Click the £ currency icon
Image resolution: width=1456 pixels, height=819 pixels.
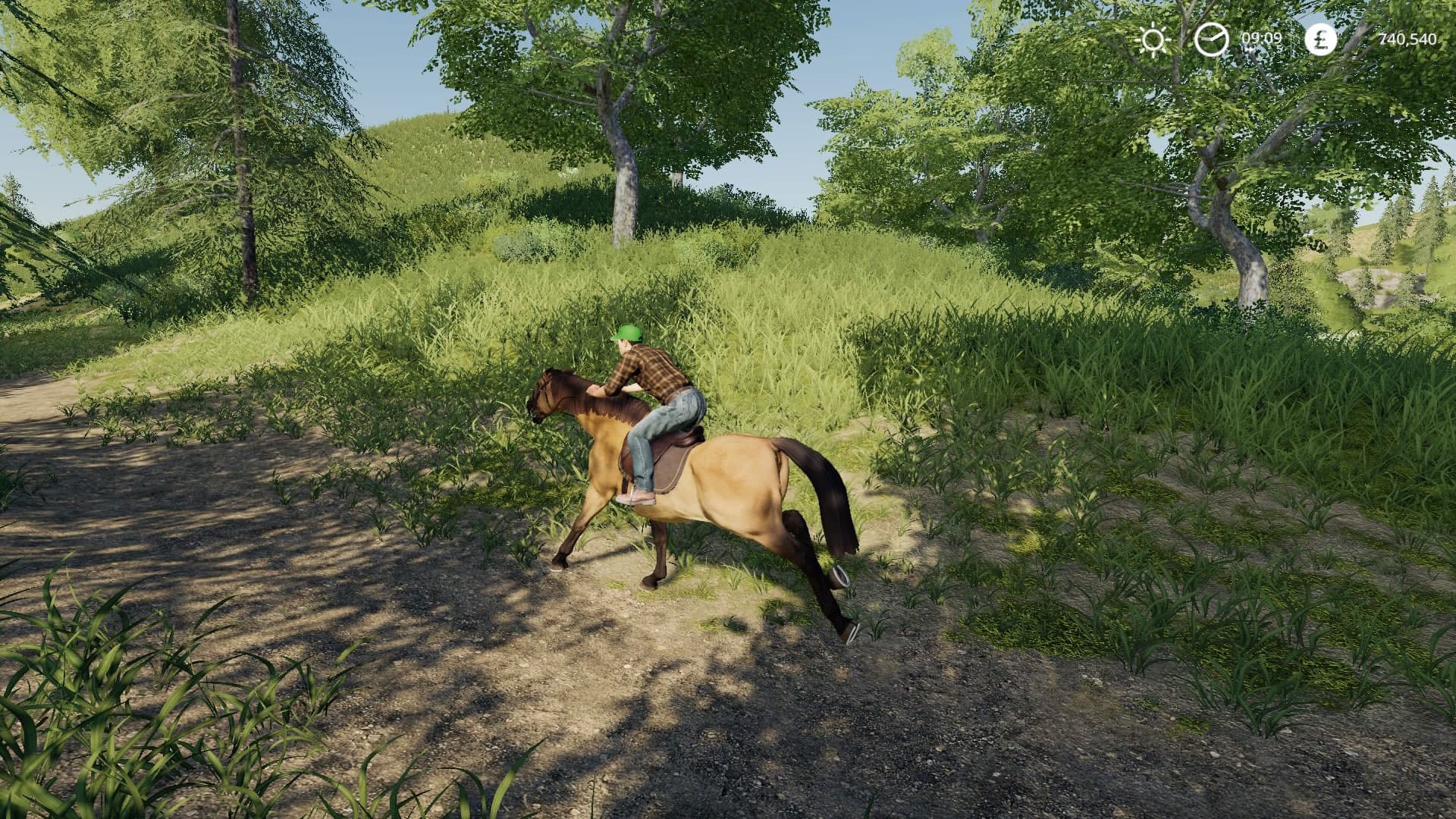coord(1320,39)
